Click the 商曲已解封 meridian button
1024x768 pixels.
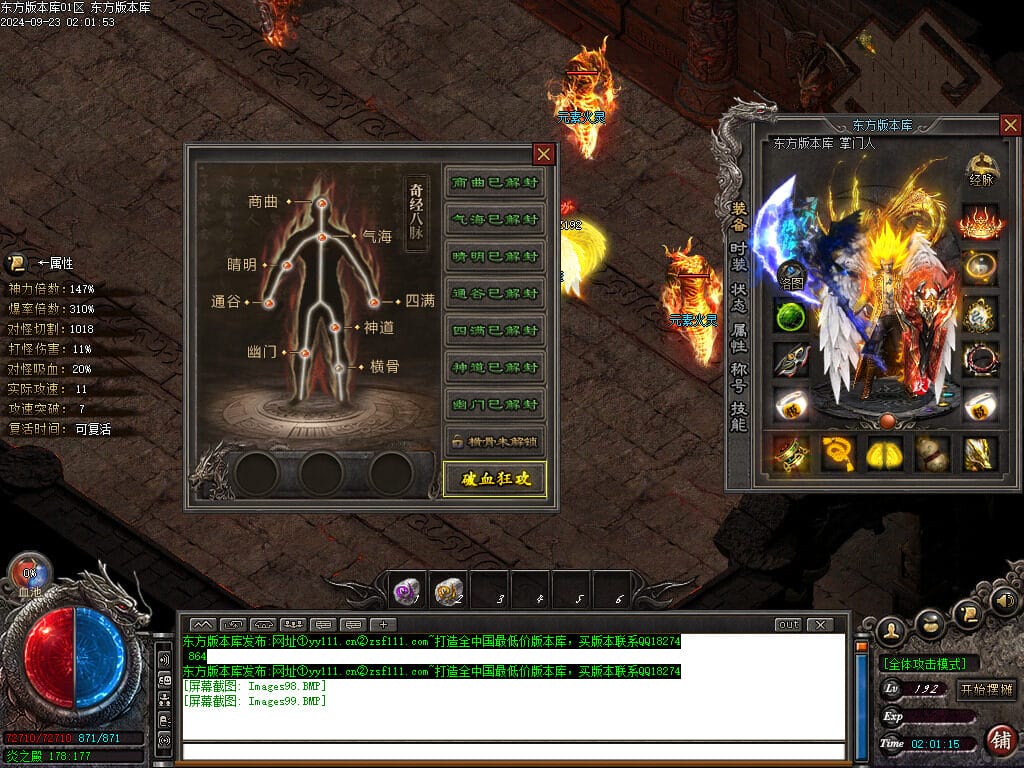(x=495, y=183)
